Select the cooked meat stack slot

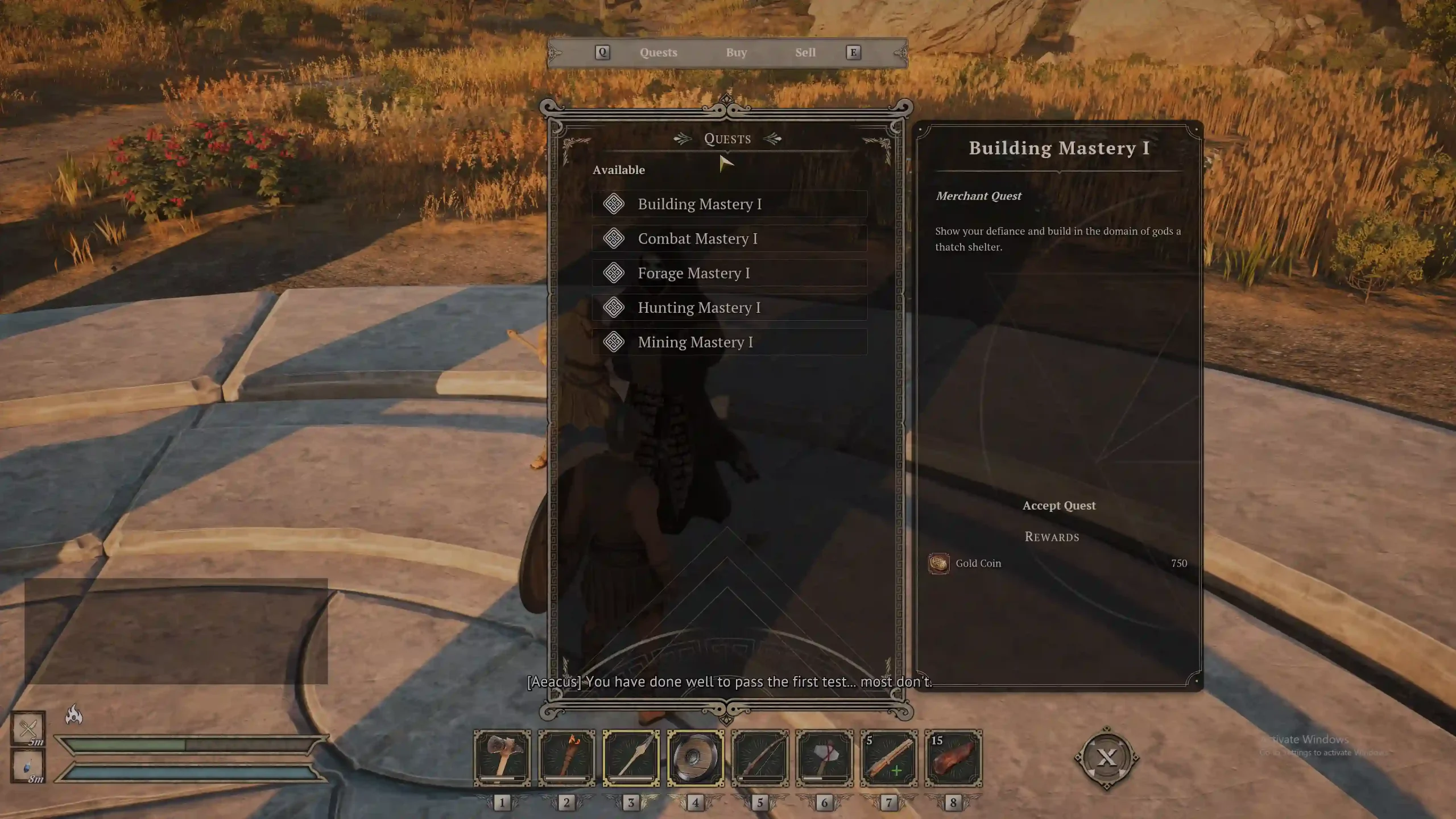953,758
